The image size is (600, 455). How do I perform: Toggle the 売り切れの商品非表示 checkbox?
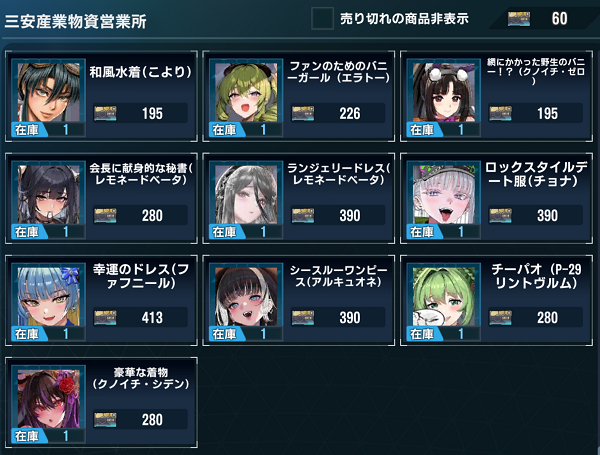[x=322, y=19]
